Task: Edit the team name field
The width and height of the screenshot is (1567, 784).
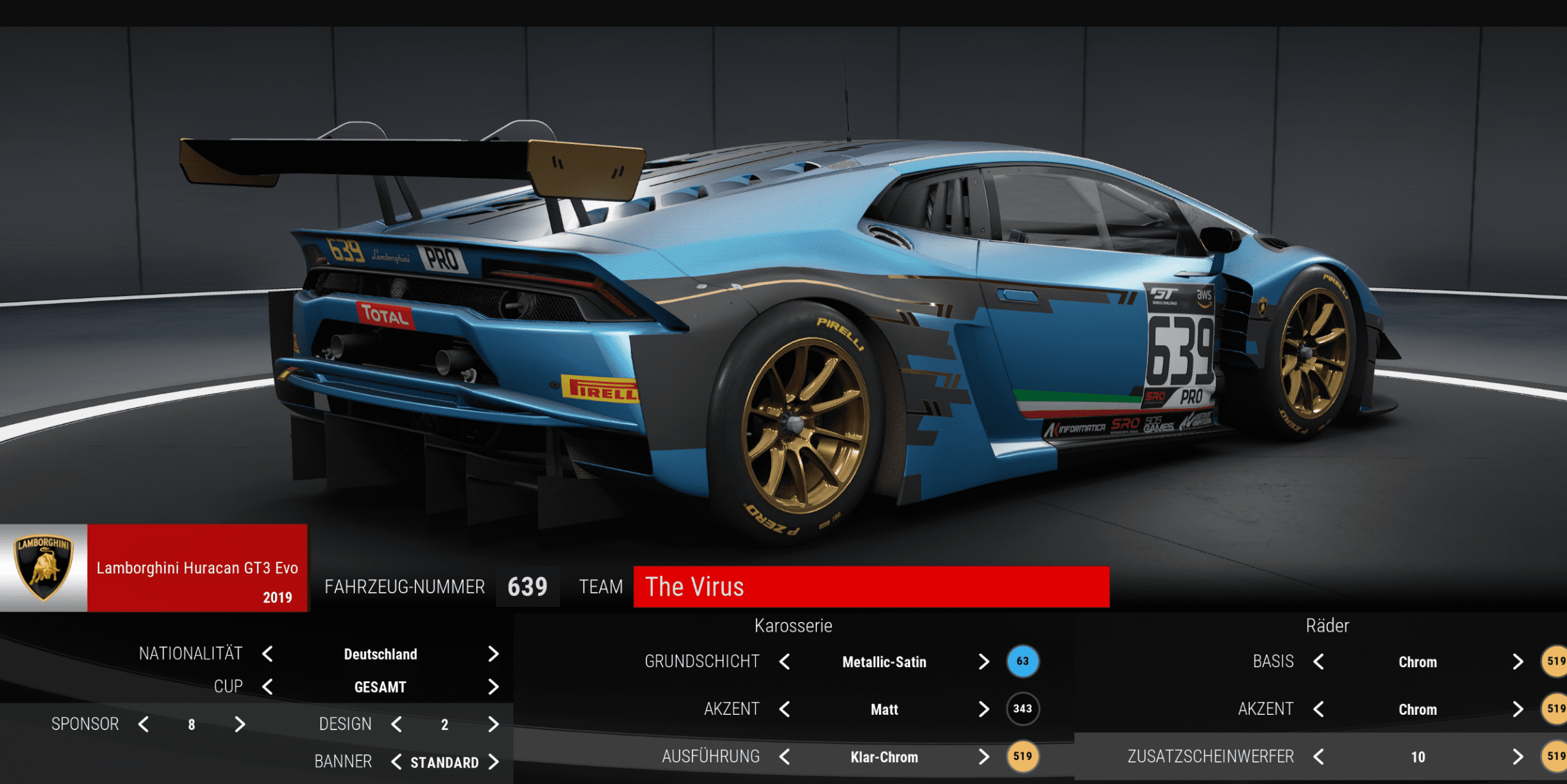Action: [x=870, y=587]
